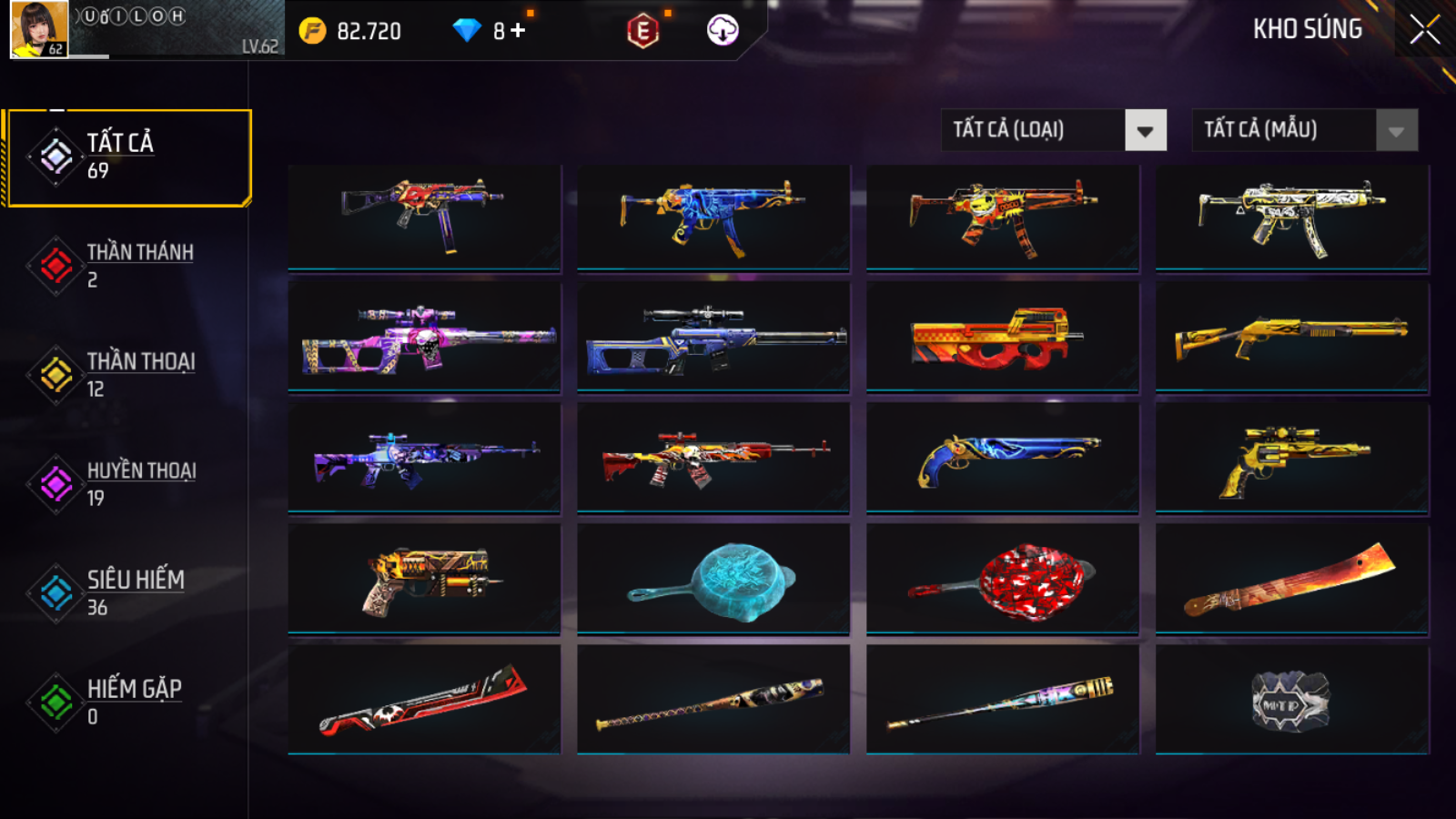Choose the golden scoped revolver skin
This screenshot has height=819, width=1456.
click(x=1291, y=459)
